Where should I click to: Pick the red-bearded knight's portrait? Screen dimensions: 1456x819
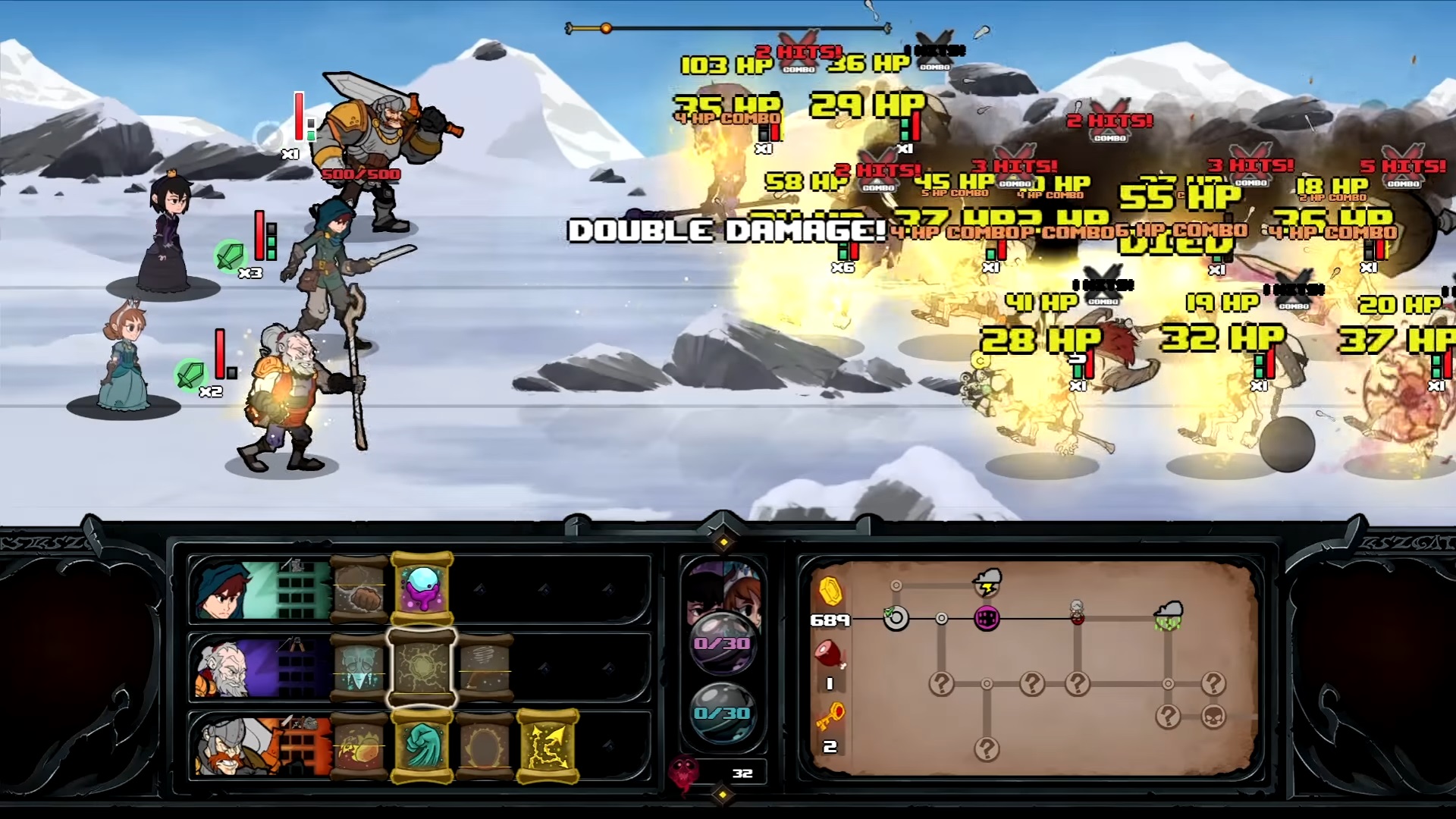227,747
